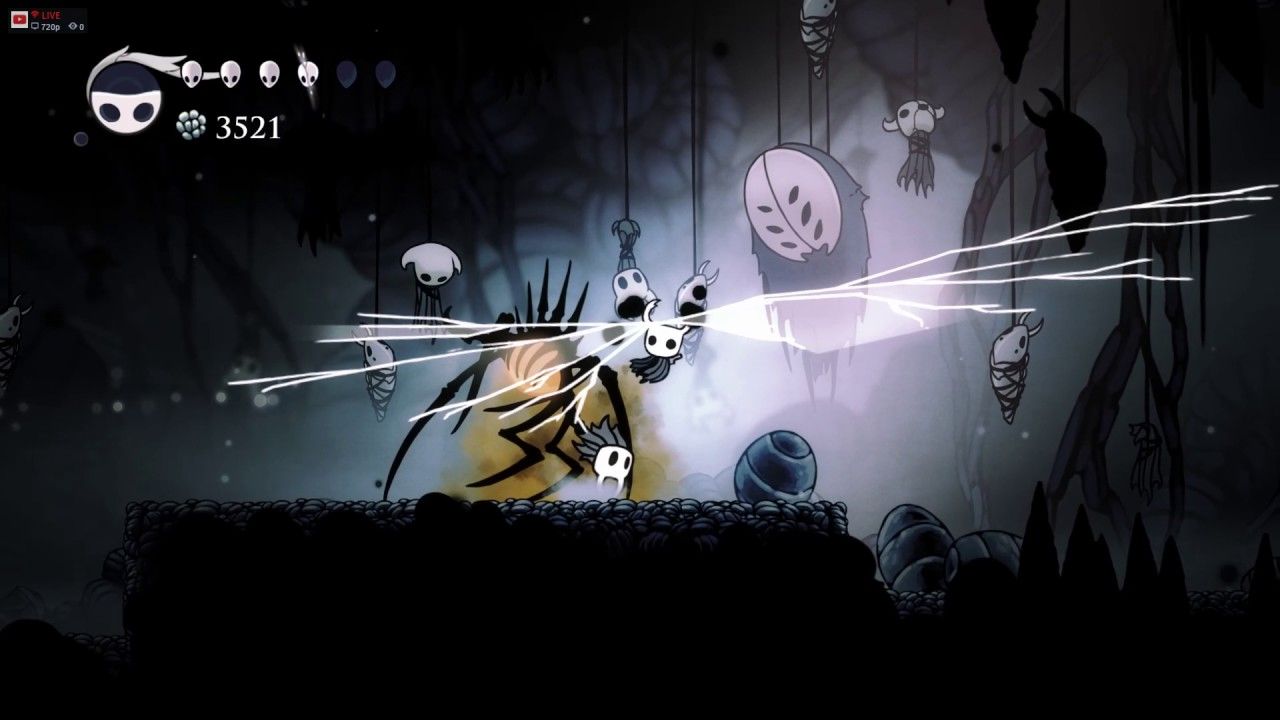Click the Geo currency cluster icon
The image size is (1280, 720).
[191, 124]
